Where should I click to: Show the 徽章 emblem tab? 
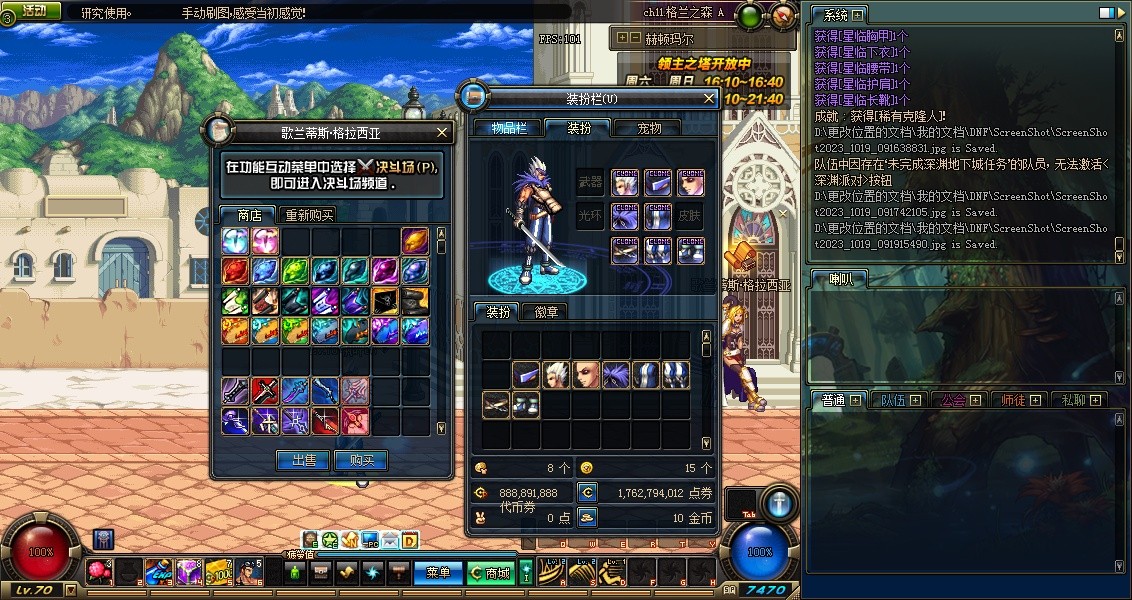coord(546,312)
